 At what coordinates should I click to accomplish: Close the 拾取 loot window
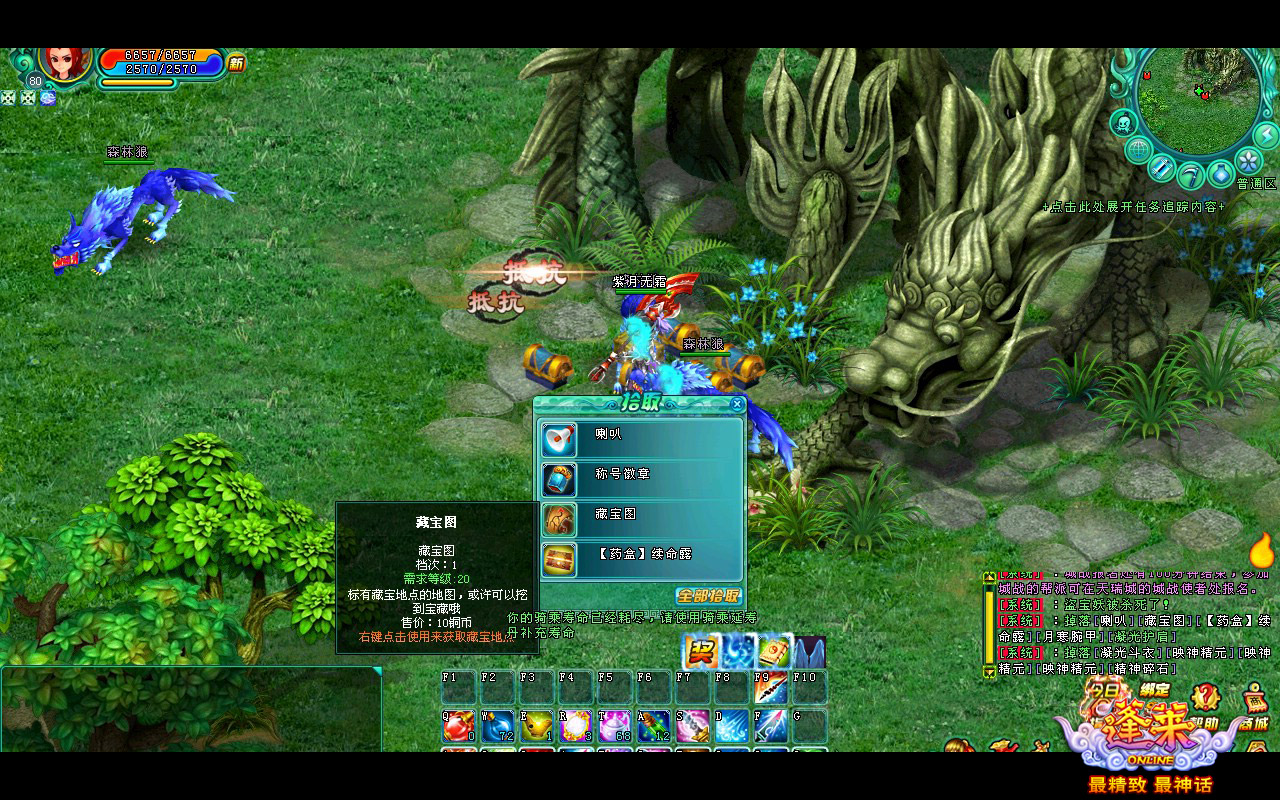point(737,405)
